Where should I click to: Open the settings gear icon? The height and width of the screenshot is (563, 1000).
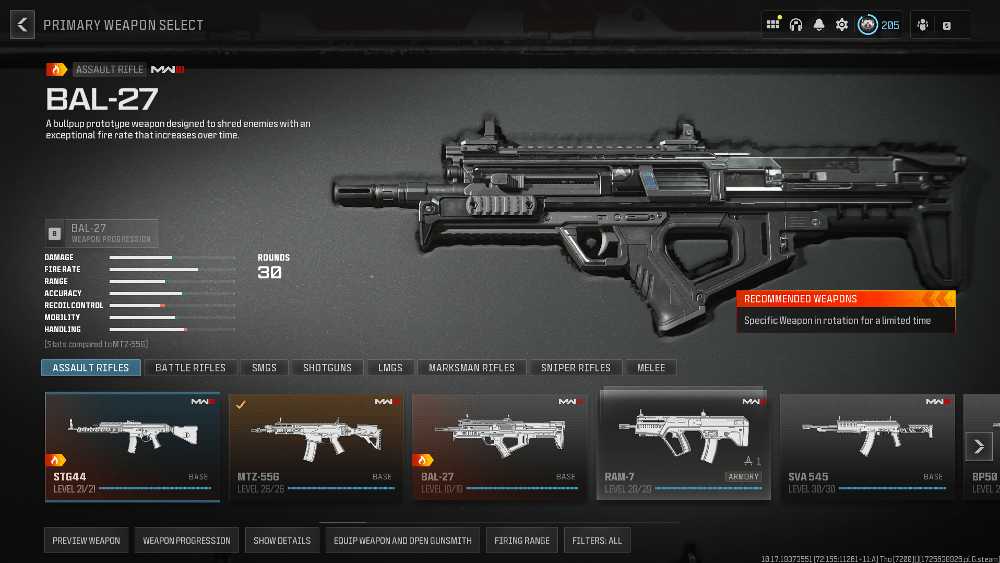point(842,25)
